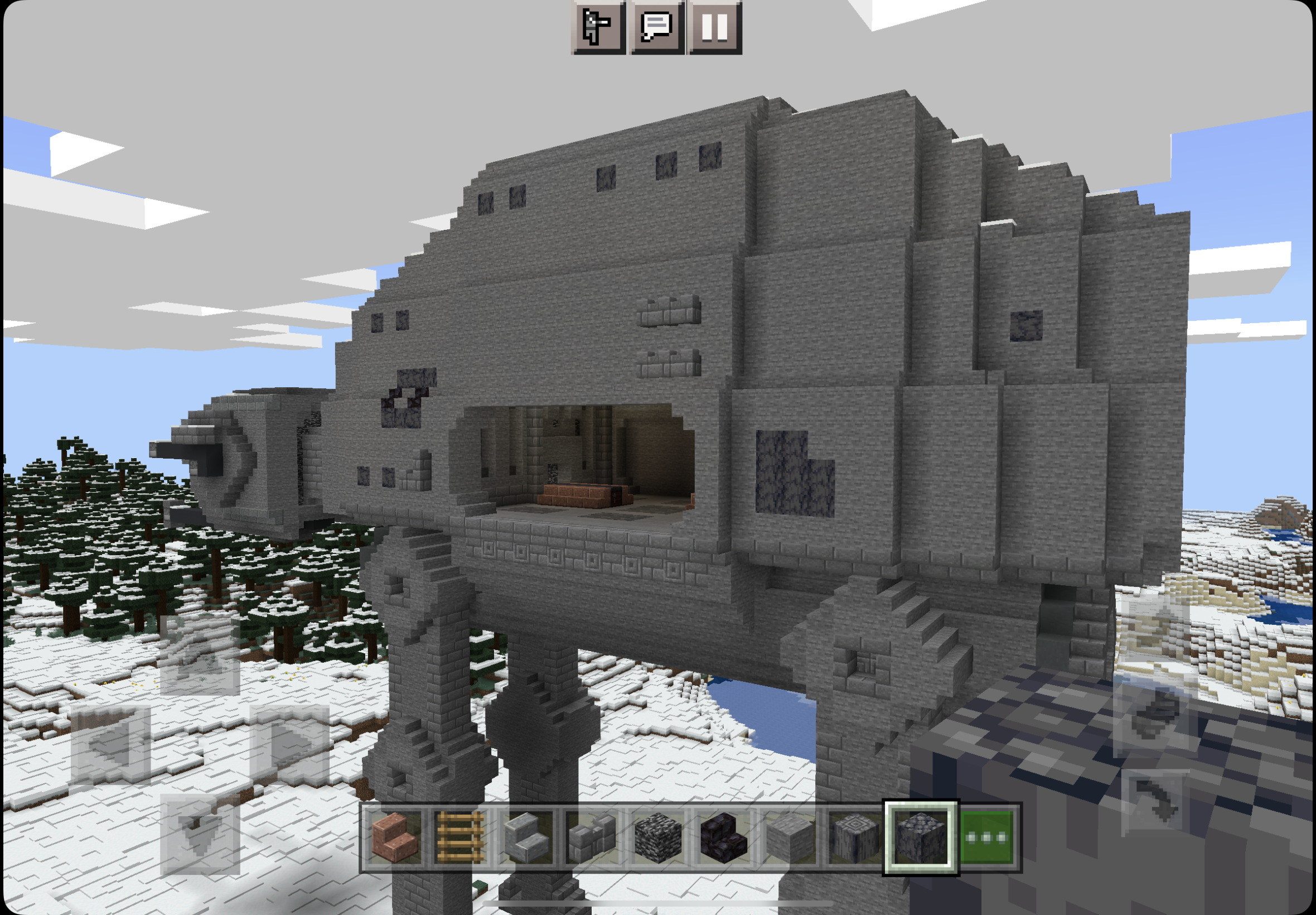Choose the light gray stone stairs slot
This screenshot has width=1316, height=915.
click(526, 836)
